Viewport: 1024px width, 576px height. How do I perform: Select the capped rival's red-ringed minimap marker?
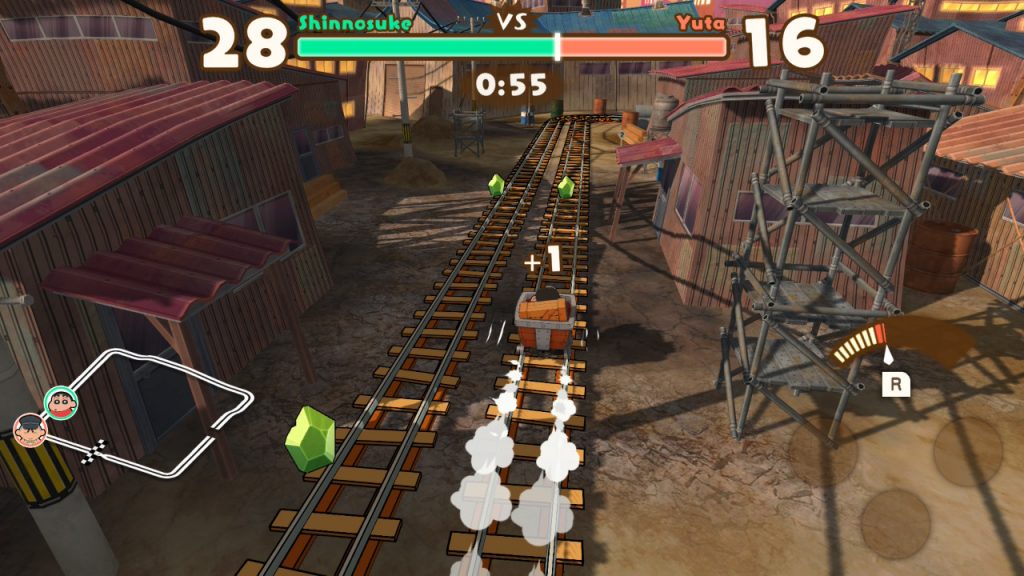point(29,431)
